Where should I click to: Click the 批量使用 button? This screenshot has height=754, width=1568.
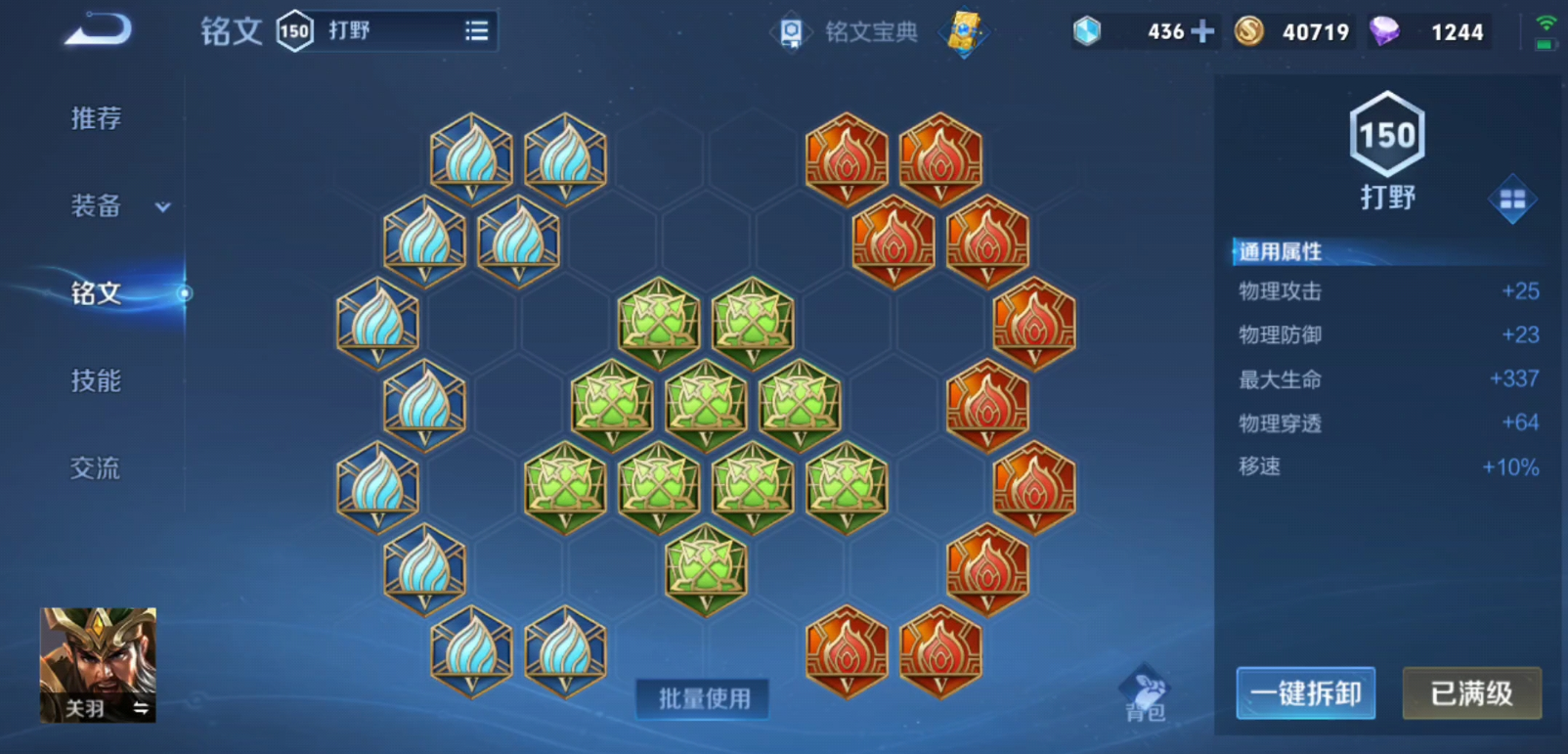click(x=702, y=700)
